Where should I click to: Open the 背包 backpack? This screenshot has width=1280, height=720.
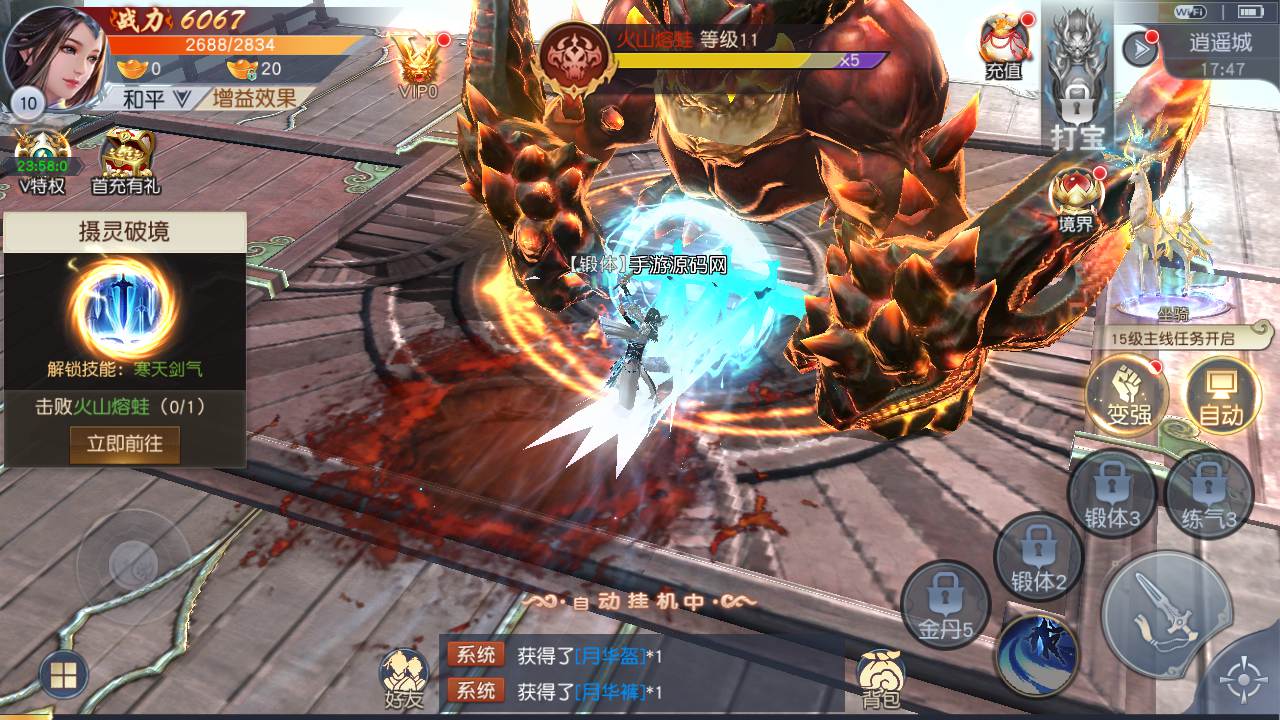[881, 679]
